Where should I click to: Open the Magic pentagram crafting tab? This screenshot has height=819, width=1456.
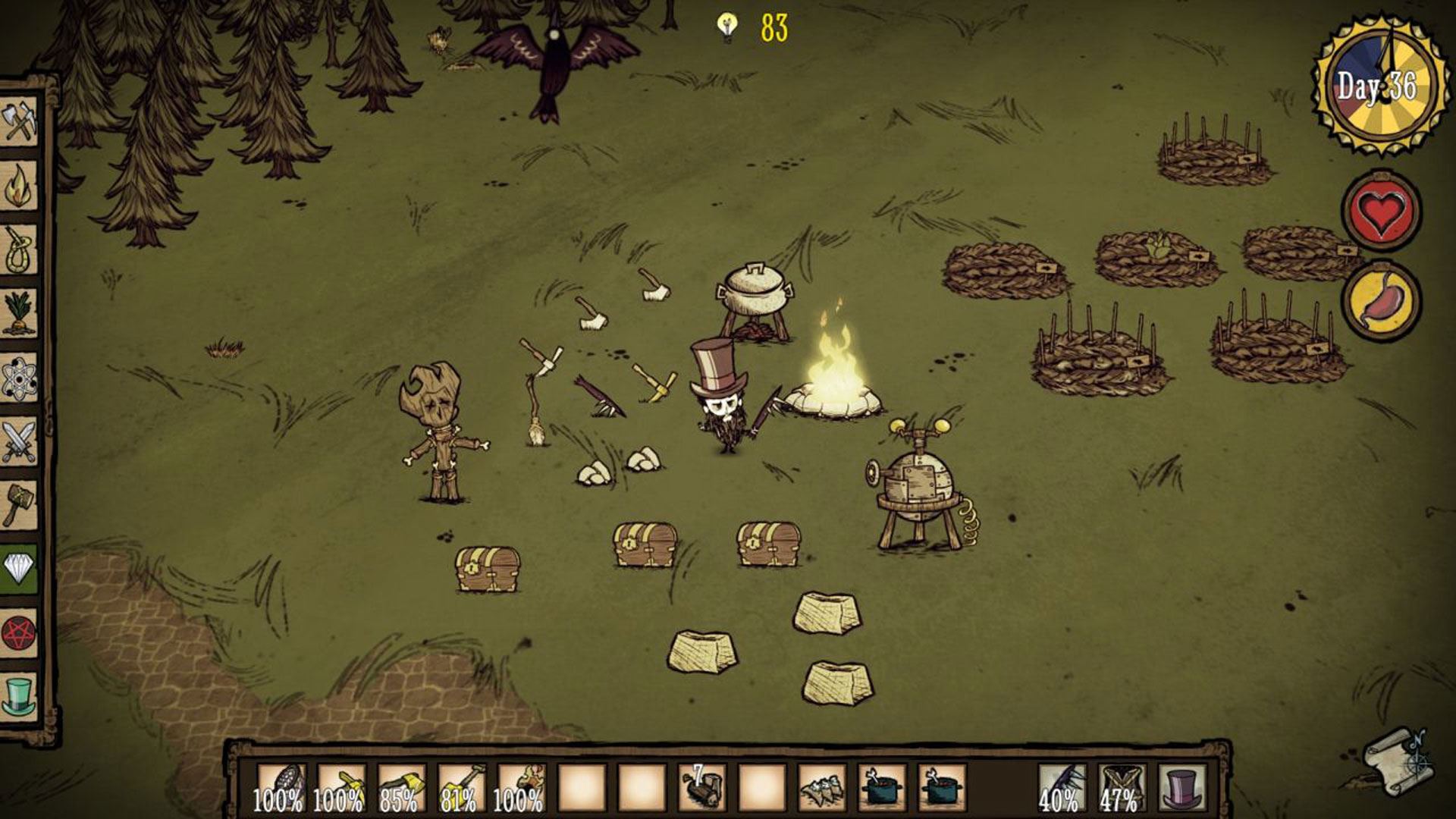tap(20, 632)
